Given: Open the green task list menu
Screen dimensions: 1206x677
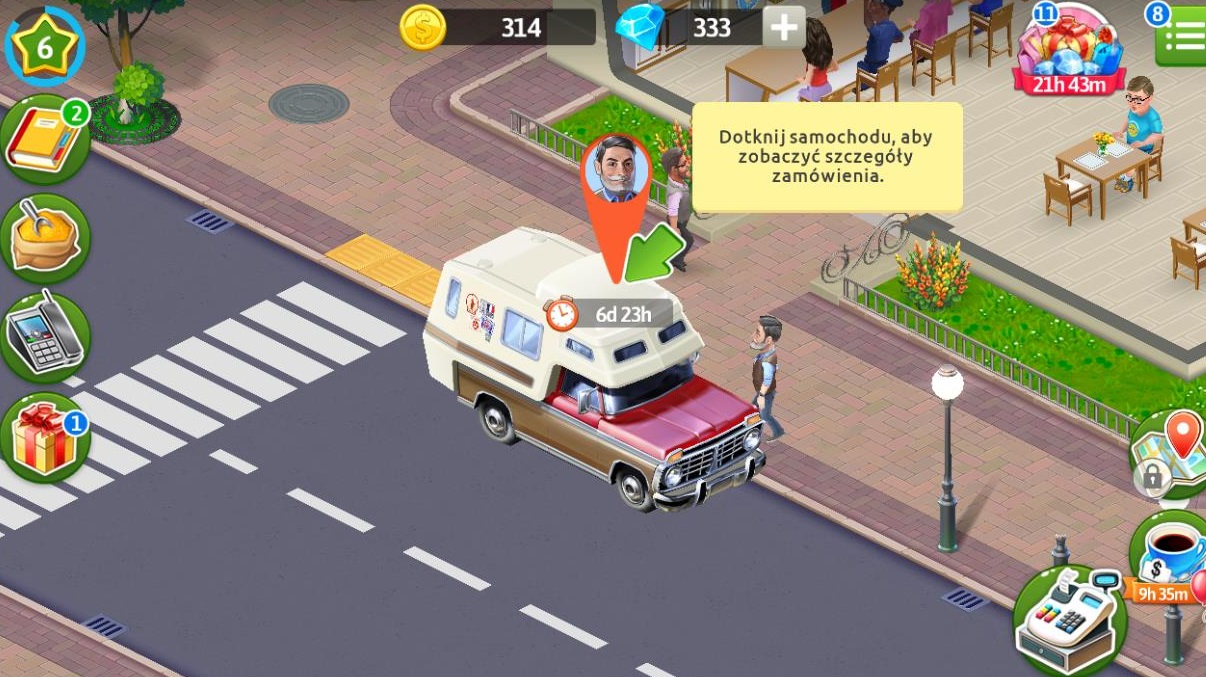Looking at the screenshot, I should pyautogui.click(x=1180, y=40).
